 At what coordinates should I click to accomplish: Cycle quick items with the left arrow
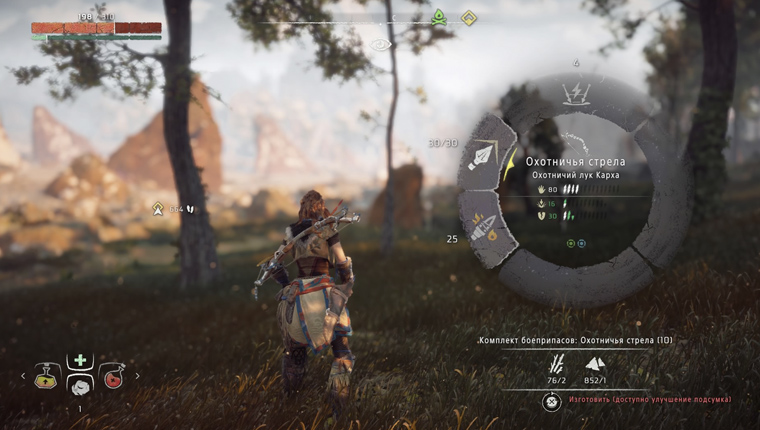coord(23,377)
